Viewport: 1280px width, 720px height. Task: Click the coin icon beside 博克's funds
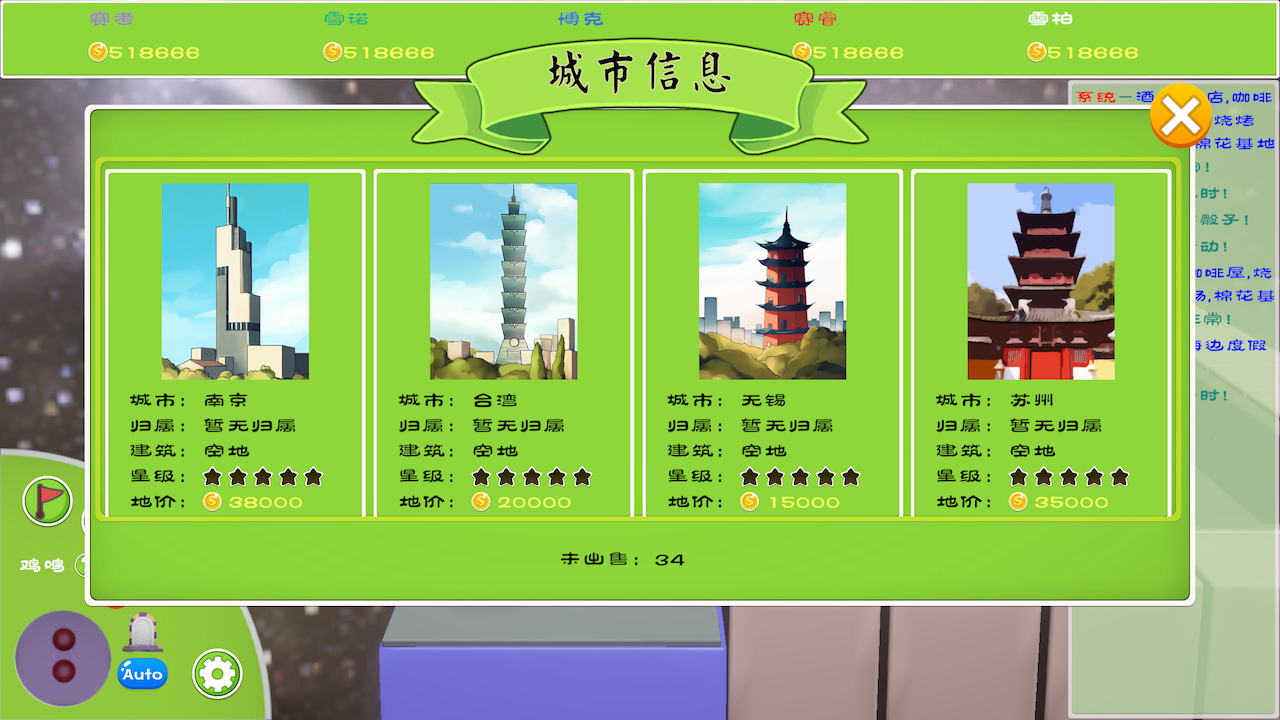click(563, 52)
